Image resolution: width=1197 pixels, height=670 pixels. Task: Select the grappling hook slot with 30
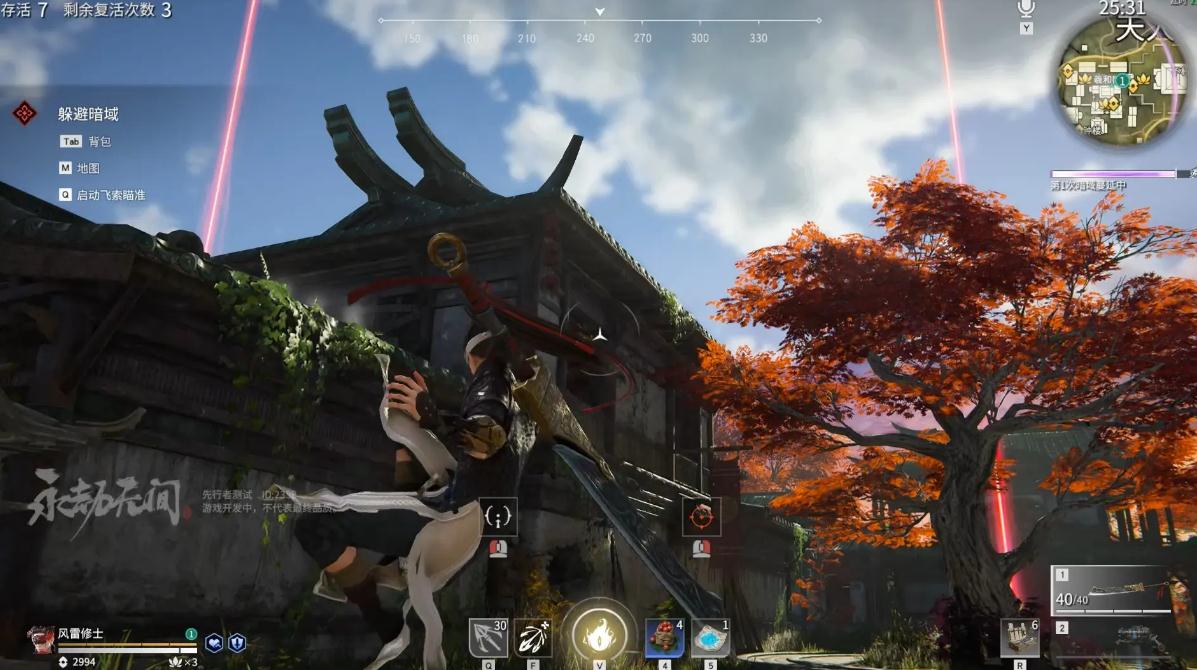pyautogui.click(x=488, y=637)
